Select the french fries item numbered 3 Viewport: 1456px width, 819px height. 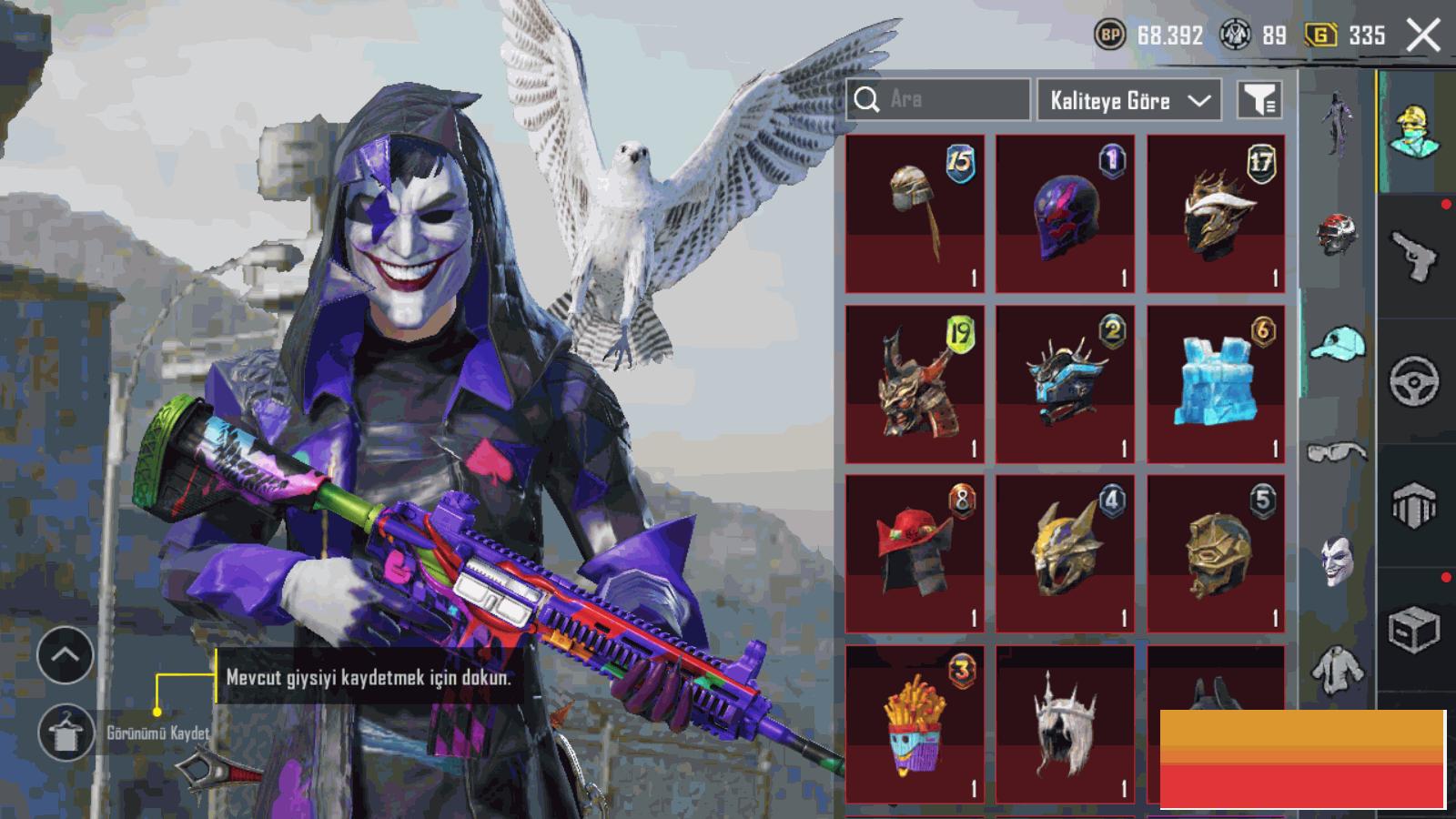pyautogui.click(x=915, y=724)
